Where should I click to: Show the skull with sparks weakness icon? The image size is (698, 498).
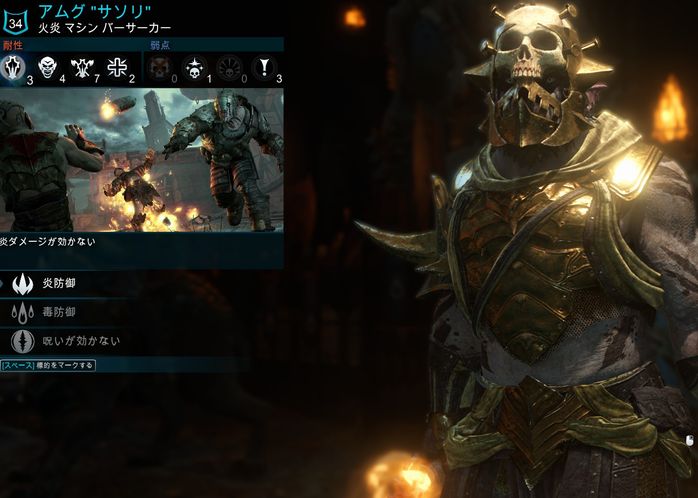(193, 68)
